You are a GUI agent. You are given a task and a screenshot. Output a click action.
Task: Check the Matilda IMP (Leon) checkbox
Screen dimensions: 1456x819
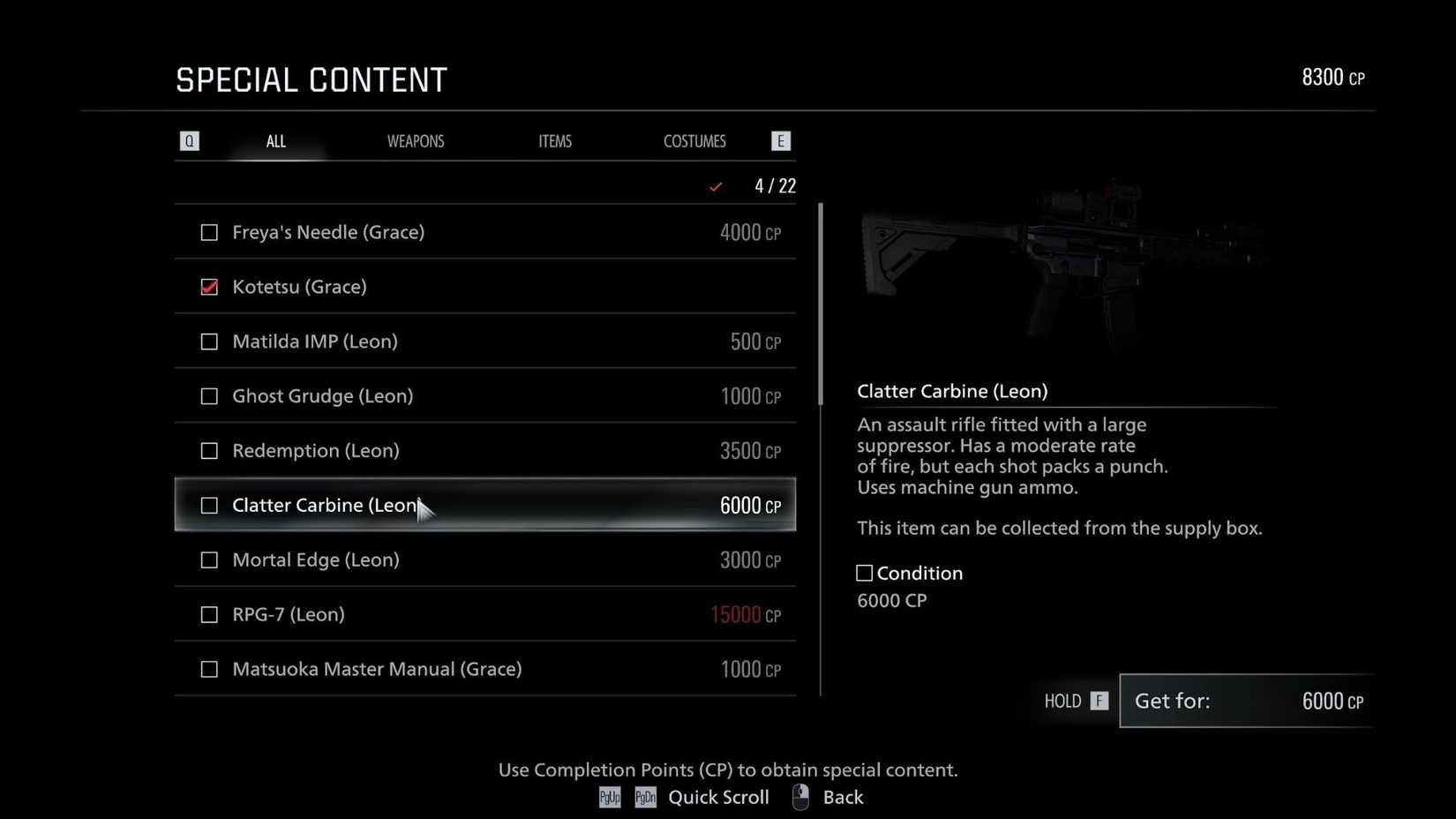(209, 342)
